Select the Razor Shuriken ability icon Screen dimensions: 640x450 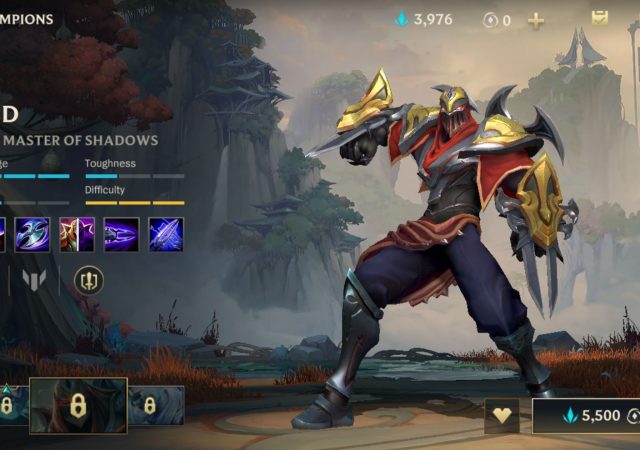tap(33, 234)
